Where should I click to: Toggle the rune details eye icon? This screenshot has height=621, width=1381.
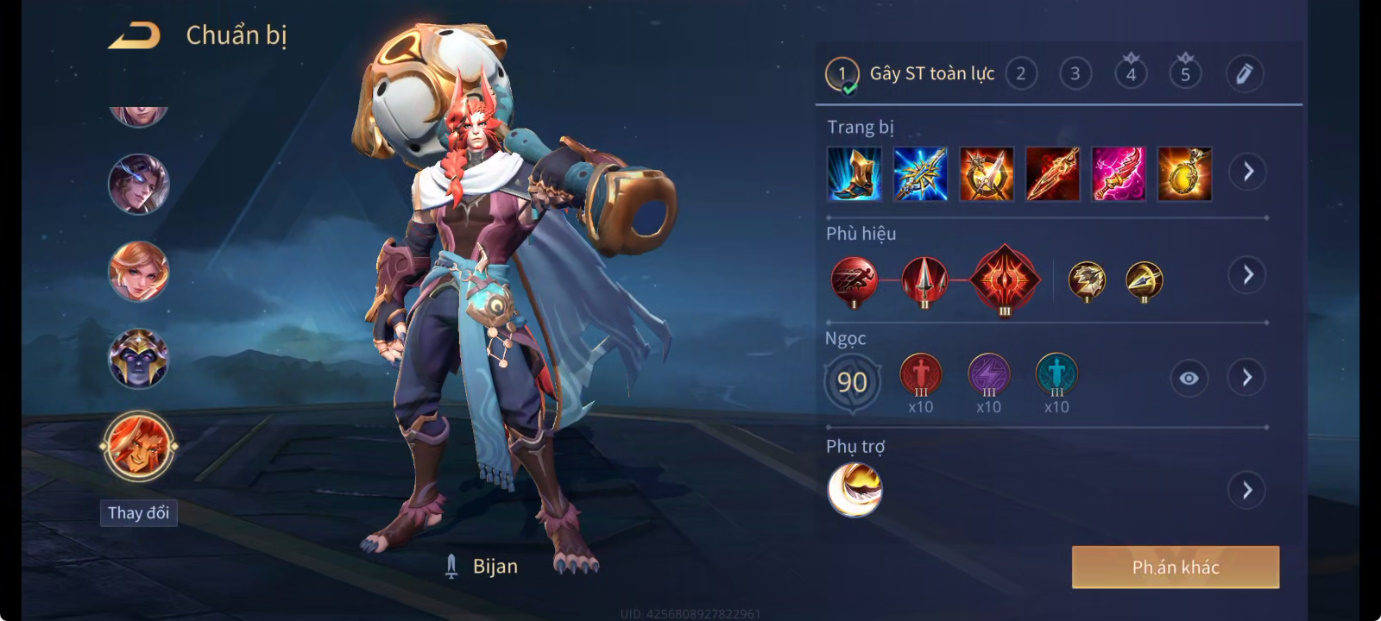tap(1189, 378)
